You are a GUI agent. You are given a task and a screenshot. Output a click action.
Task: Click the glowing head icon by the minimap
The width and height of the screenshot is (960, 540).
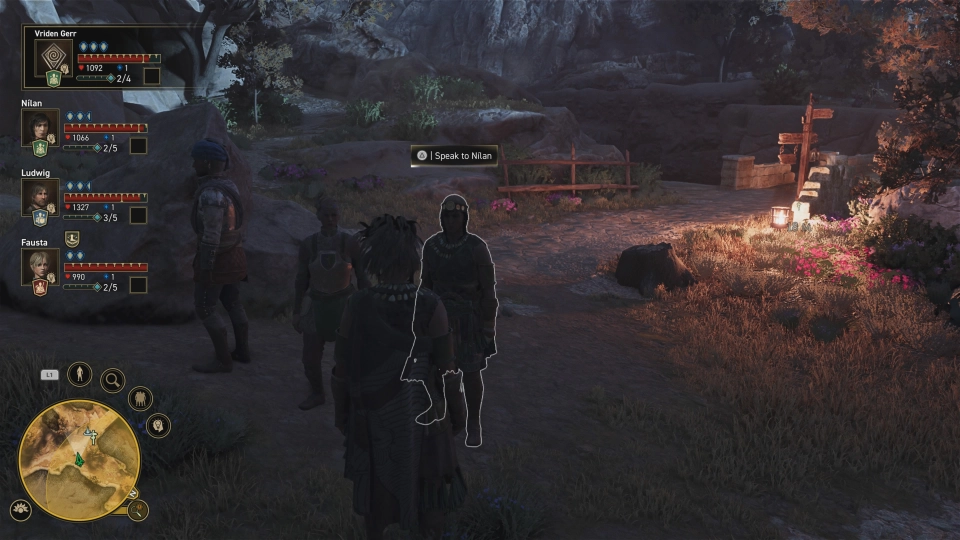coord(158,426)
